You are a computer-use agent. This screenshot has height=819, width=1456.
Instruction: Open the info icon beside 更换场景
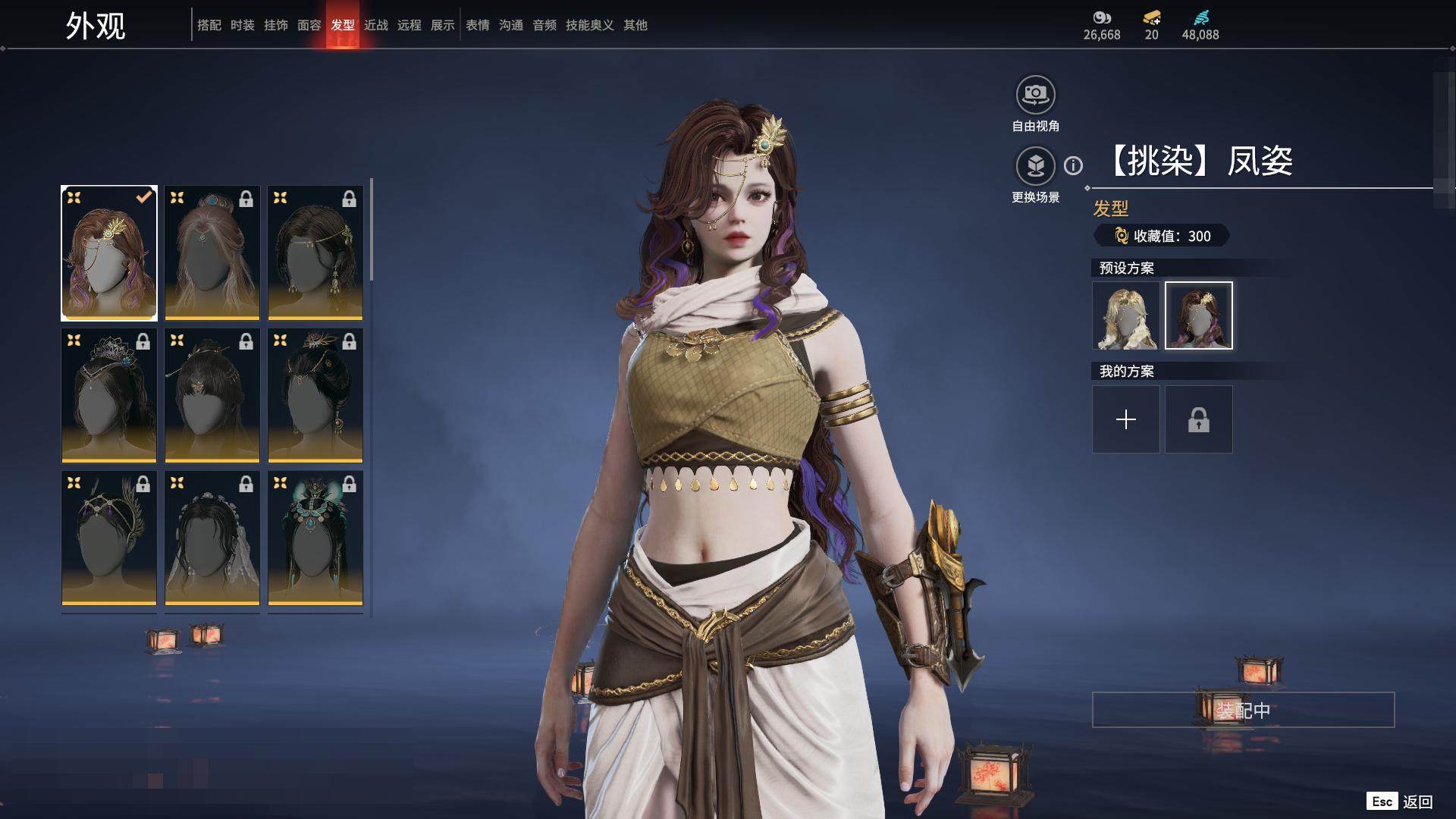[x=1073, y=165]
